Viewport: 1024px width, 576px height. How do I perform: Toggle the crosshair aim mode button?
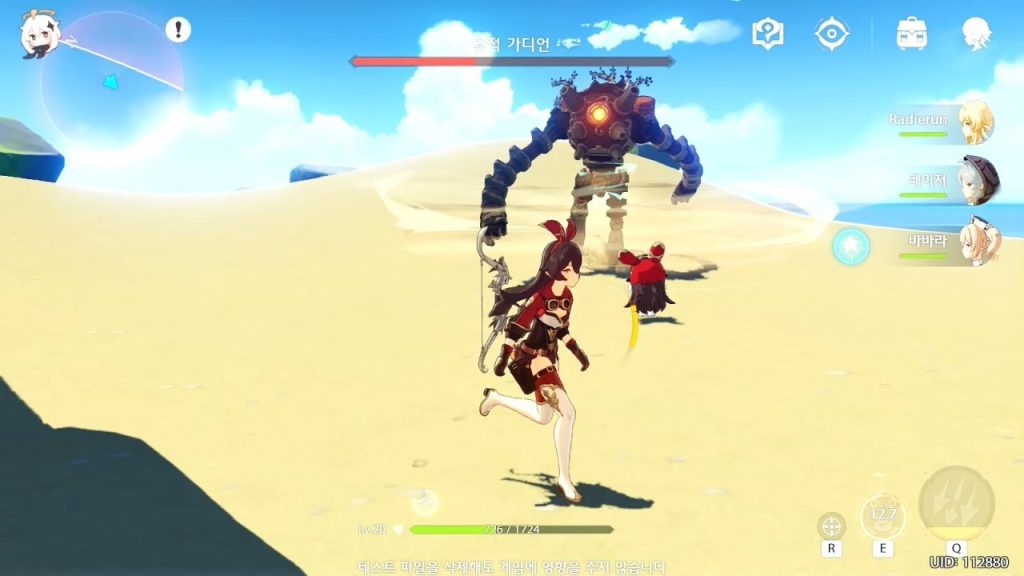831,526
